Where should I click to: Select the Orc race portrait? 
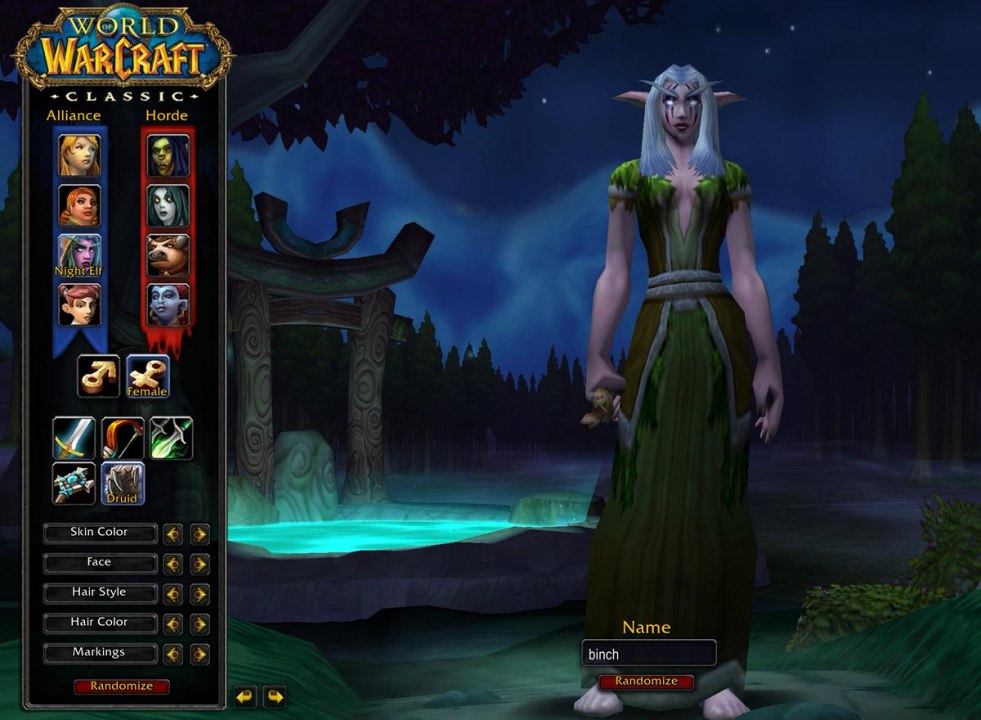click(x=167, y=155)
